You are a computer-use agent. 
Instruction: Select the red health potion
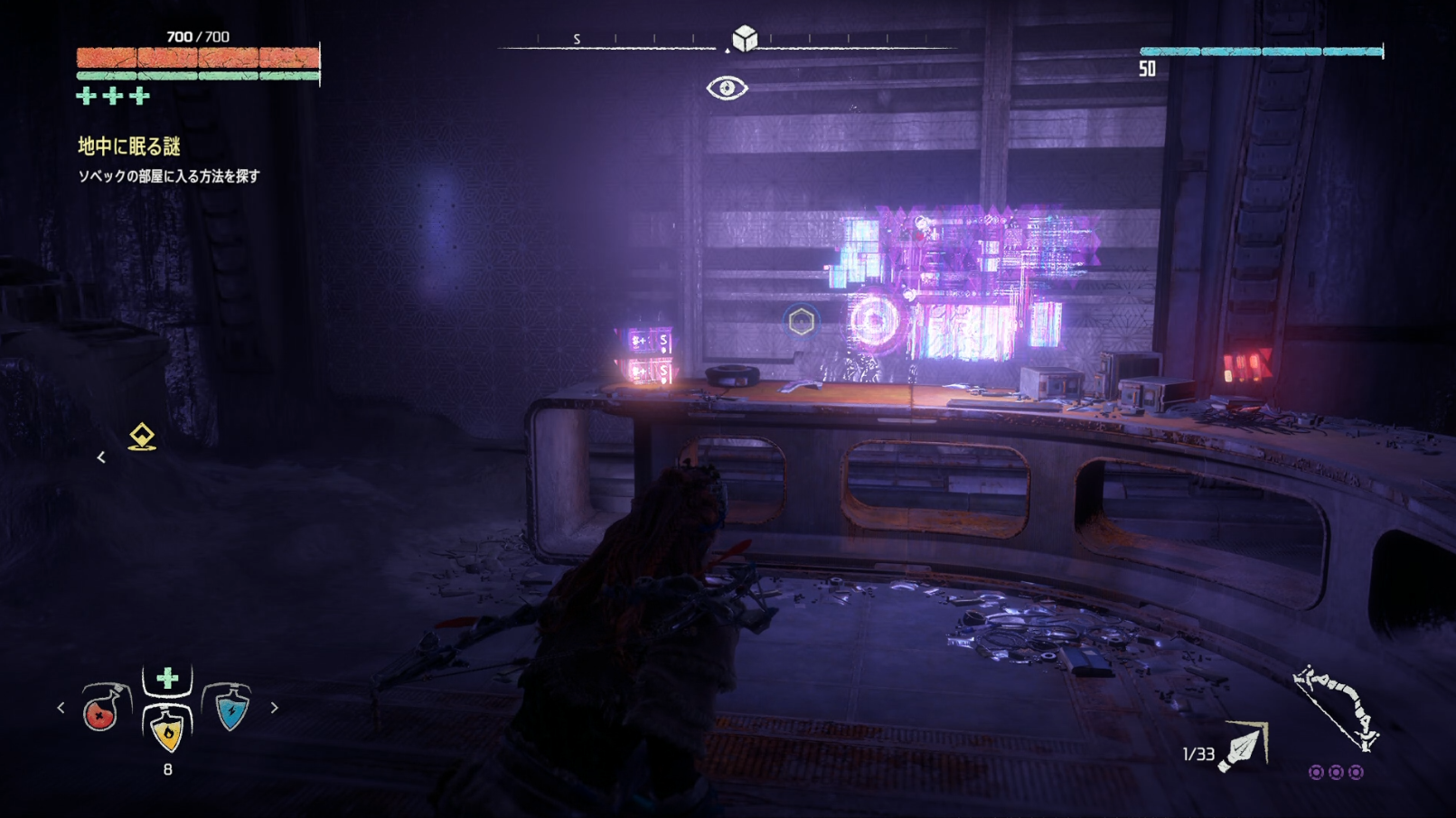[102, 710]
